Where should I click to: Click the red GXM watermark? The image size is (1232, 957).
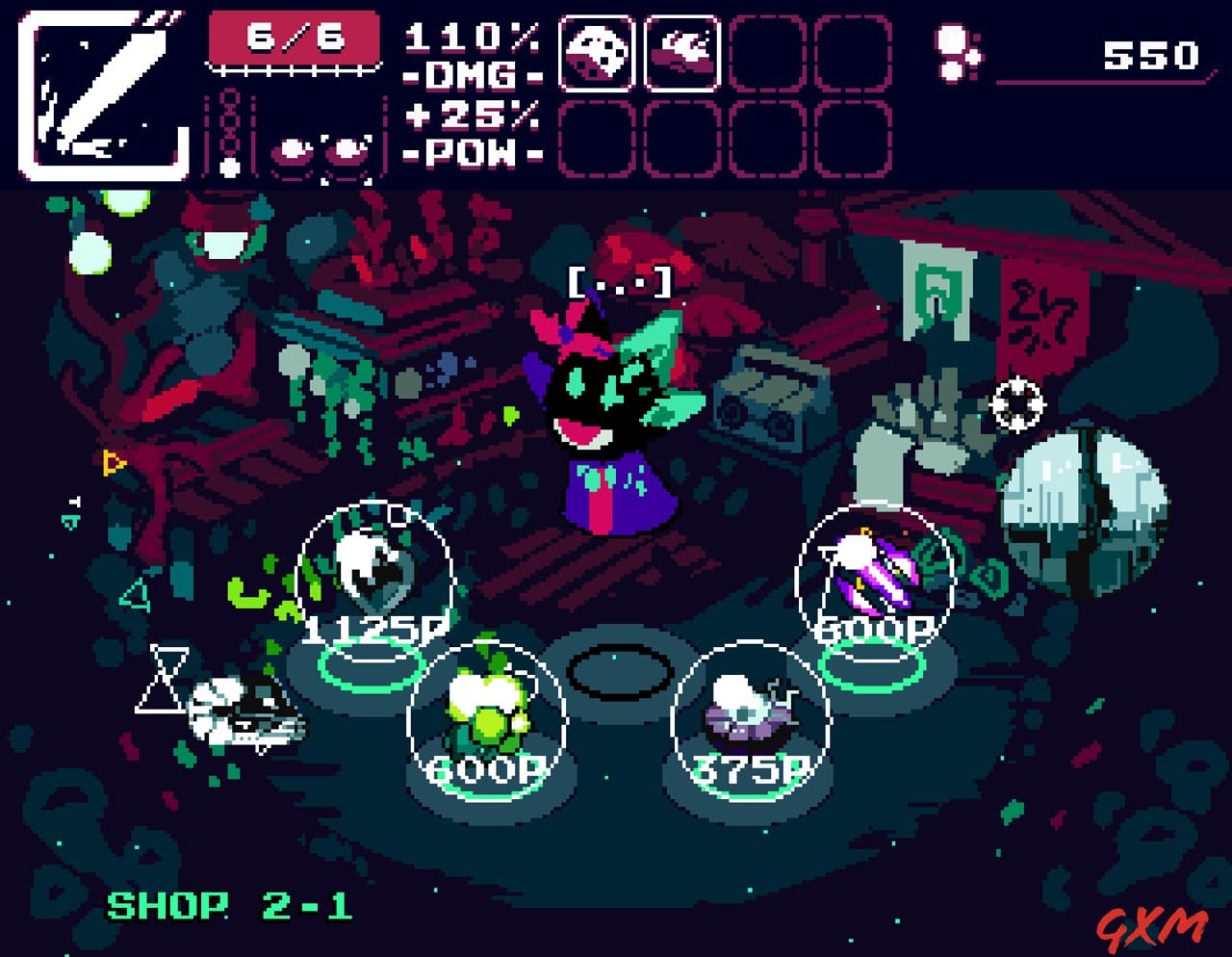(x=1152, y=927)
